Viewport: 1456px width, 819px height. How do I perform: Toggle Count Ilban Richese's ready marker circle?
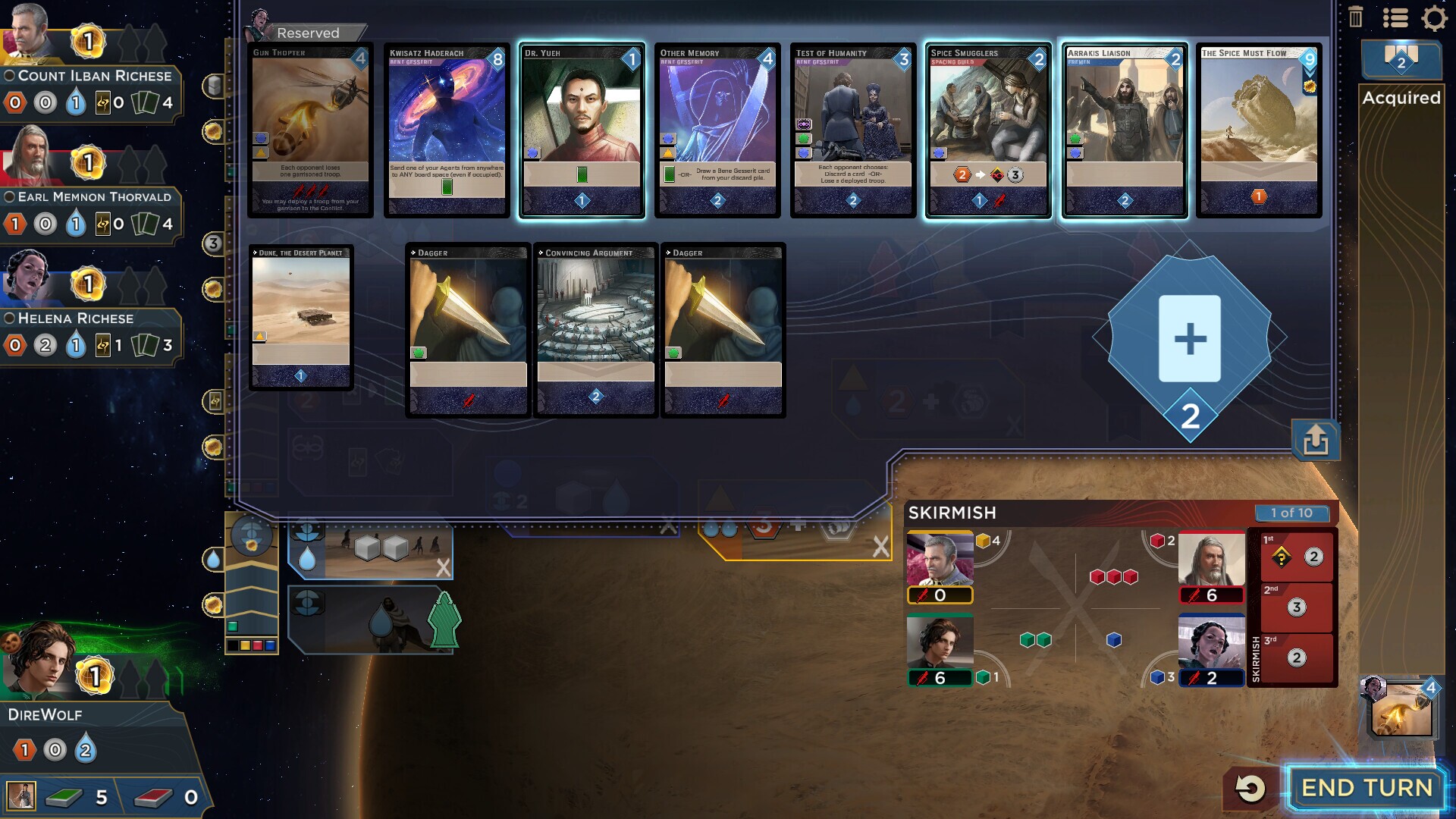(x=9, y=75)
